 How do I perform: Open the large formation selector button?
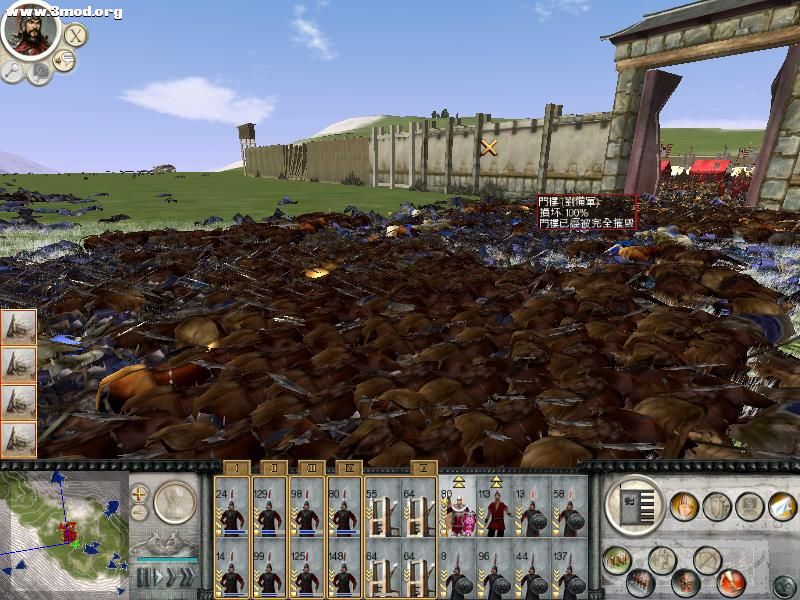(635, 503)
